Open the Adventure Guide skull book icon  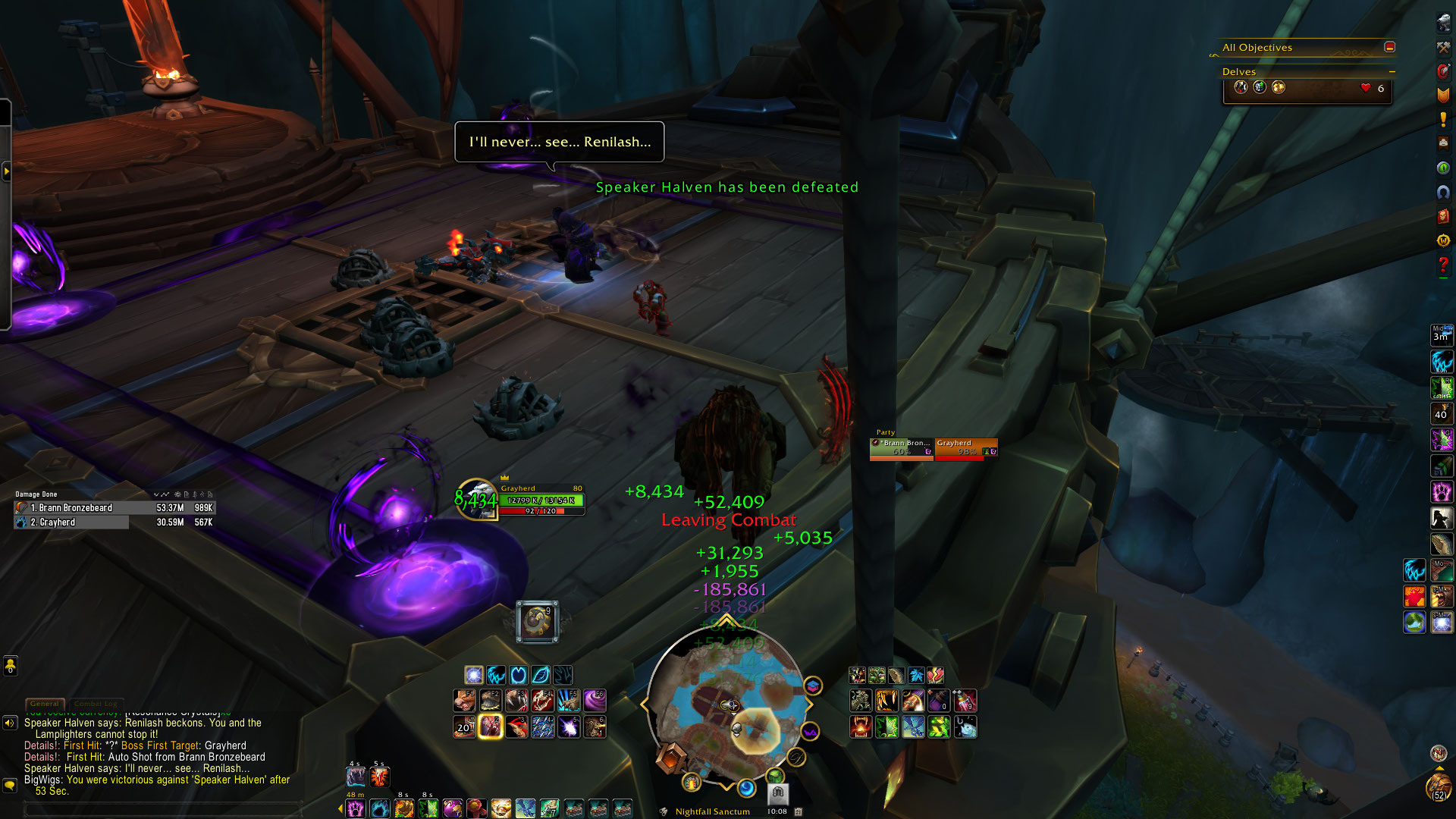point(1443,216)
